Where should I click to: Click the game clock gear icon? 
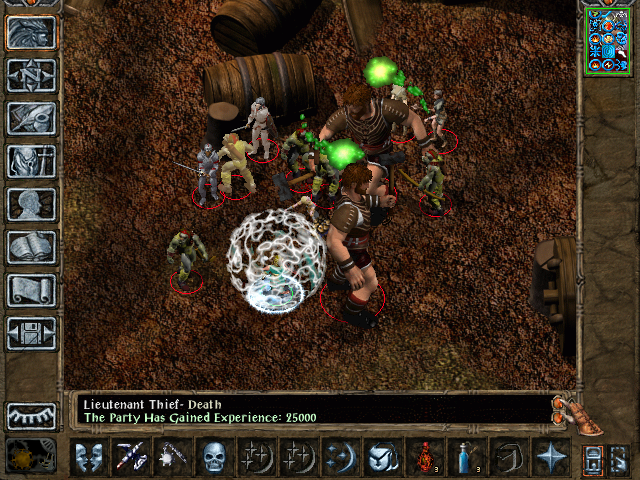pos(30,457)
